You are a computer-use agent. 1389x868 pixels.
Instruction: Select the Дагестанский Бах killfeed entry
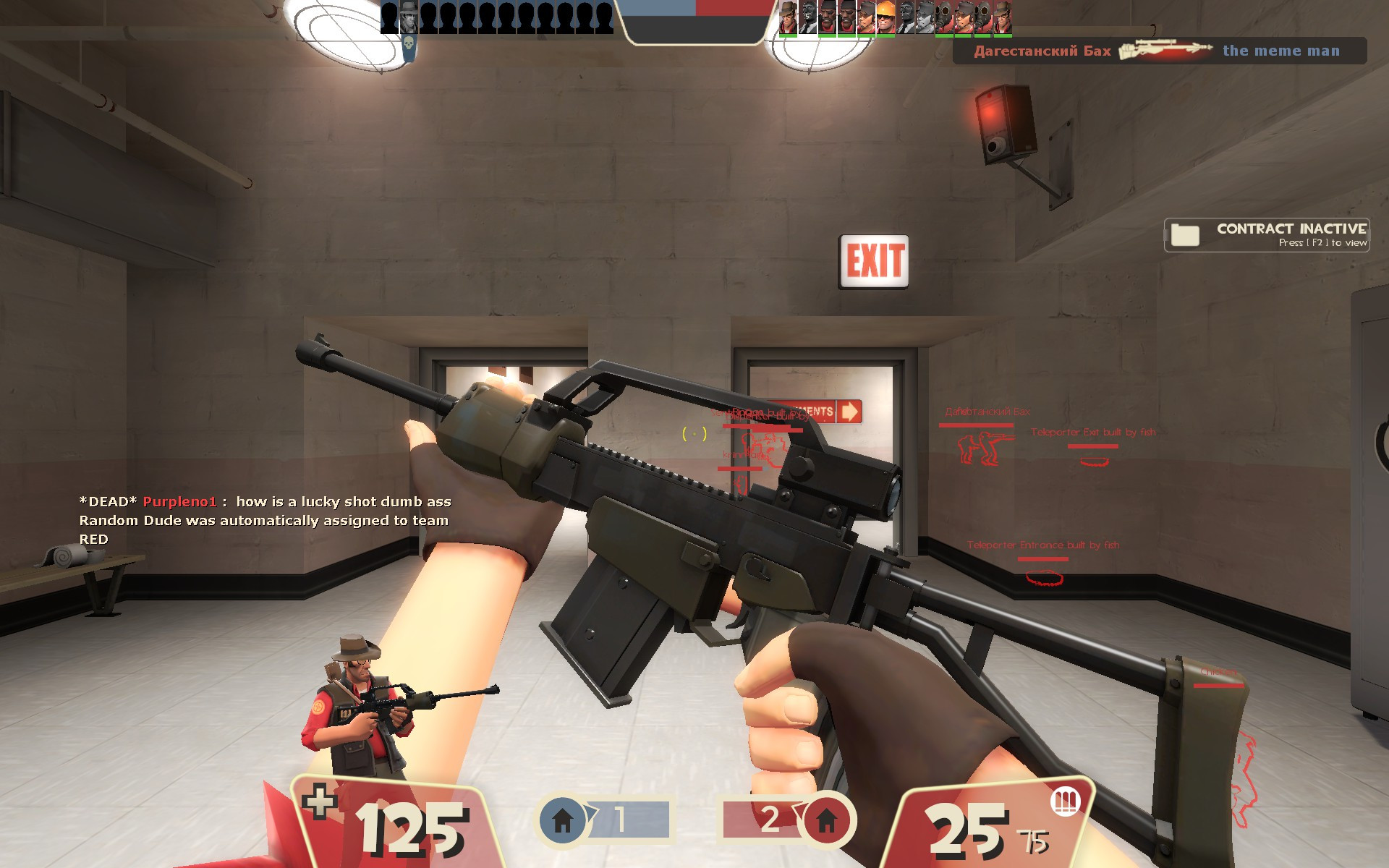point(1042,51)
